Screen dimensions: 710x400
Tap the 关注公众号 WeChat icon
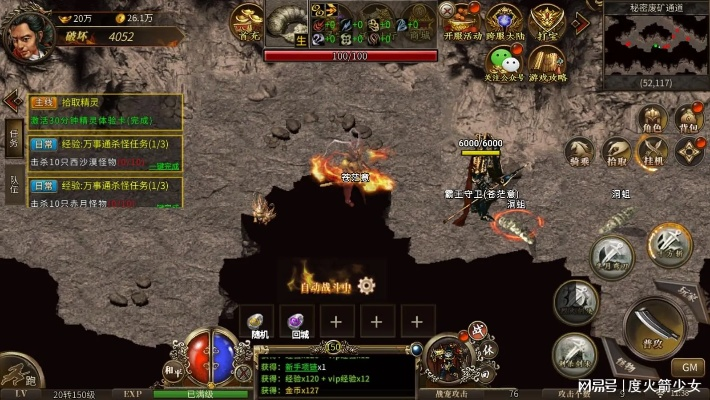506,63
